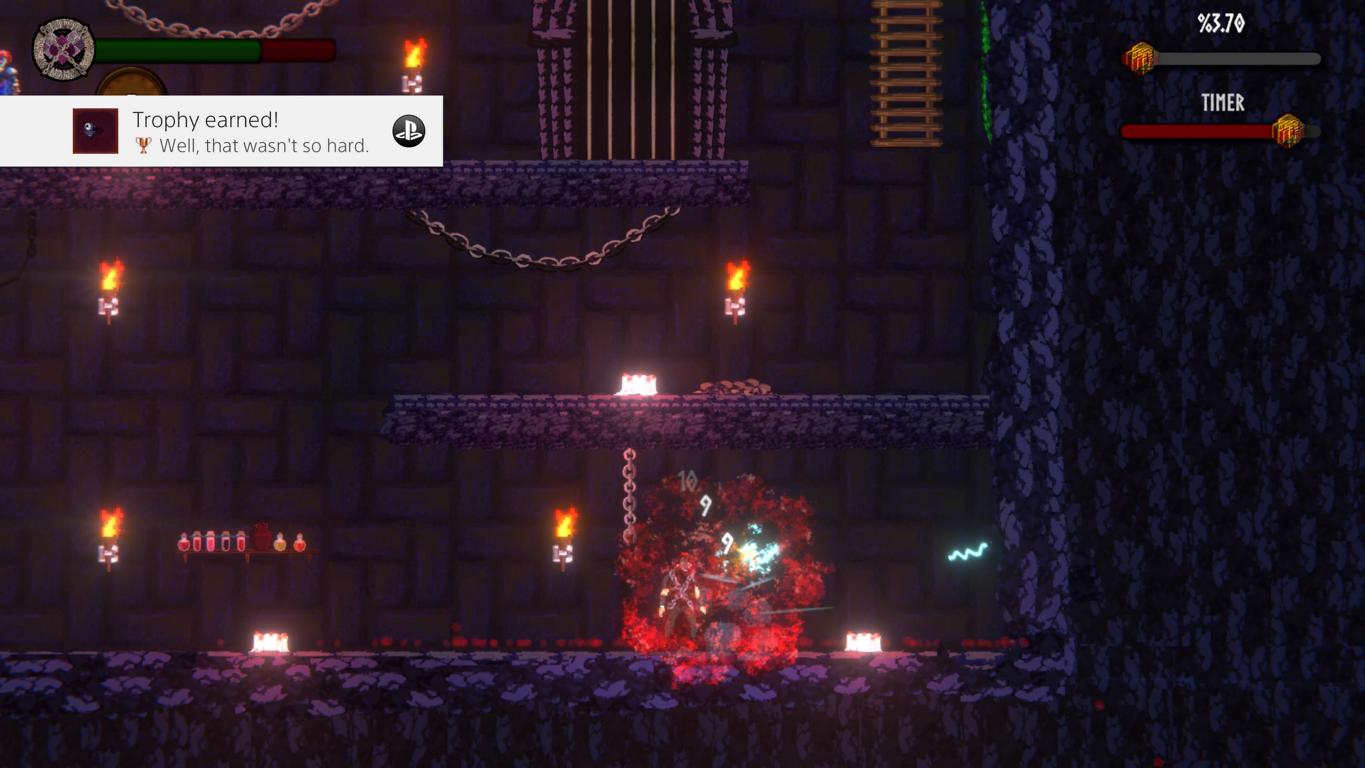The height and width of the screenshot is (768, 1365).
Task: Select the trophy thumbnail image in the notification
Action: click(95, 131)
